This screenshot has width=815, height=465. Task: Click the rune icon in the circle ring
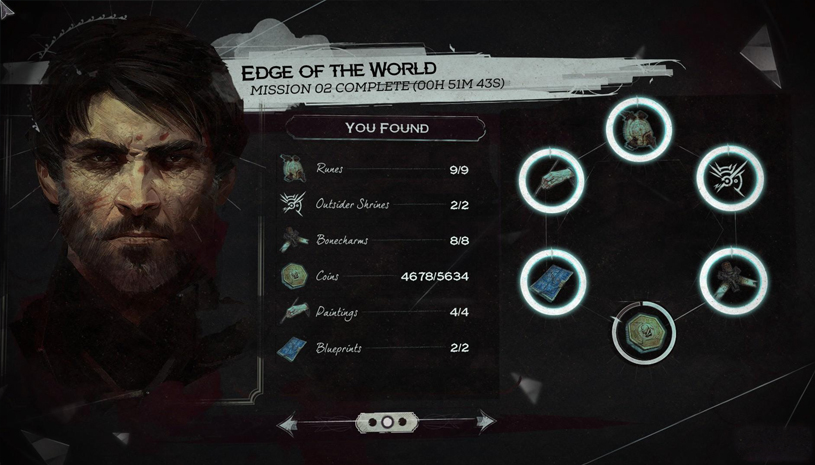(x=639, y=130)
